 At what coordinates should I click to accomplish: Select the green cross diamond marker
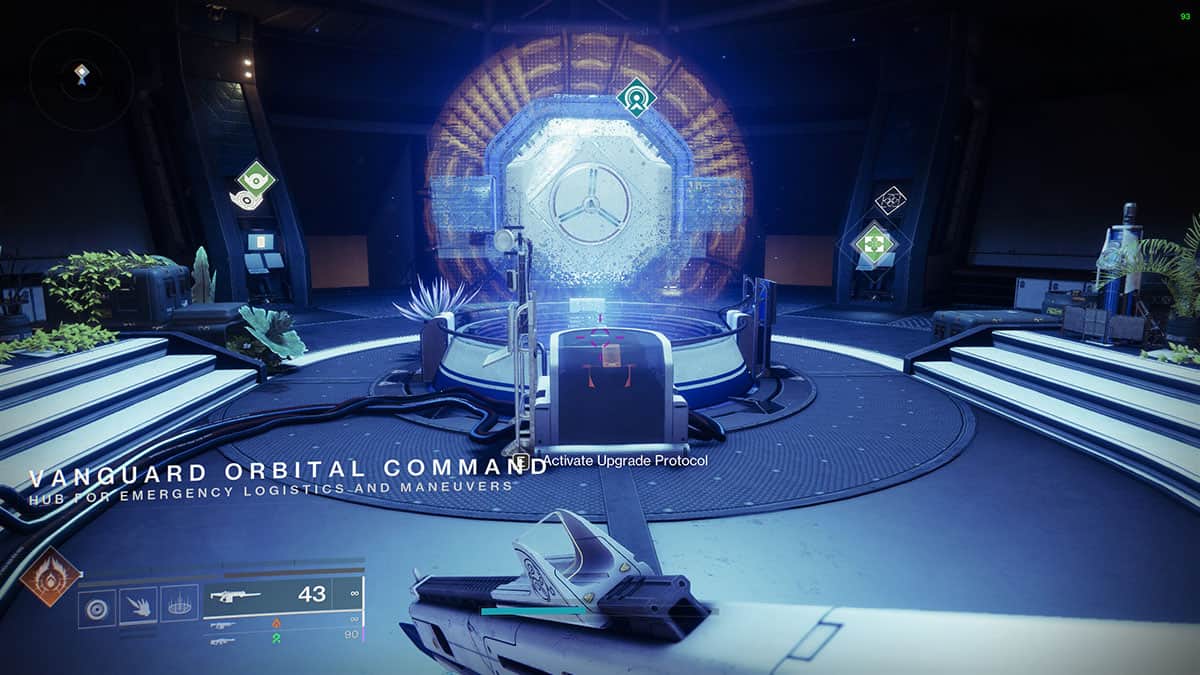[874, 244]
